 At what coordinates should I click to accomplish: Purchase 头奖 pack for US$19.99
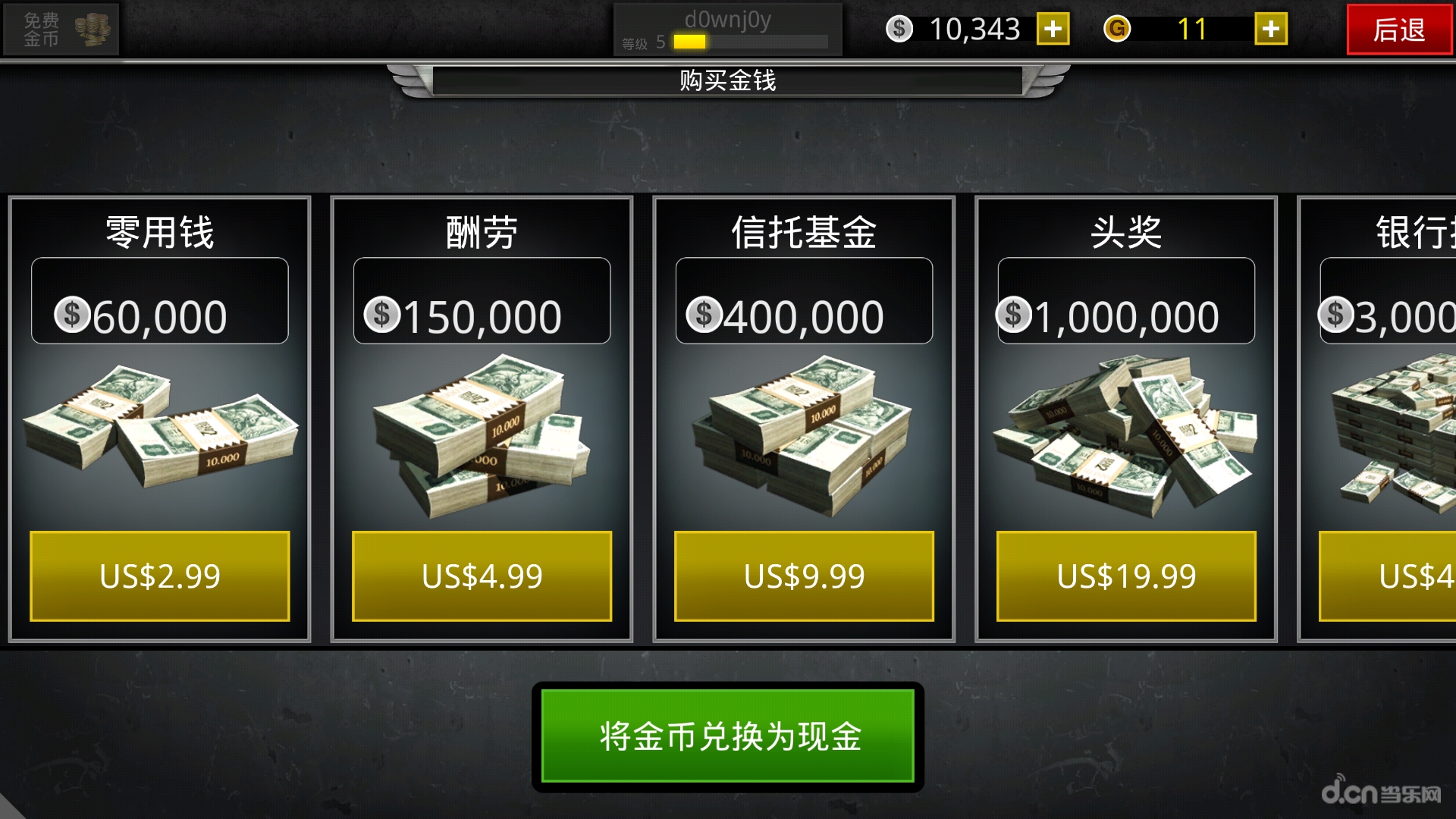click(1126, 576)
